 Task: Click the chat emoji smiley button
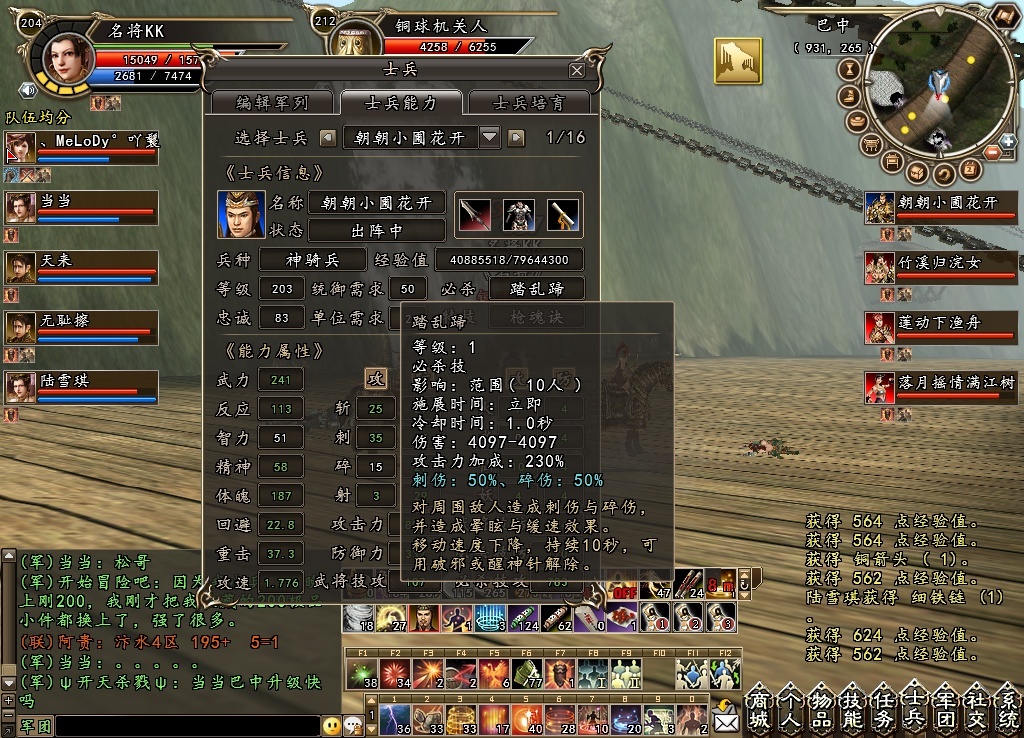point(332,725)
